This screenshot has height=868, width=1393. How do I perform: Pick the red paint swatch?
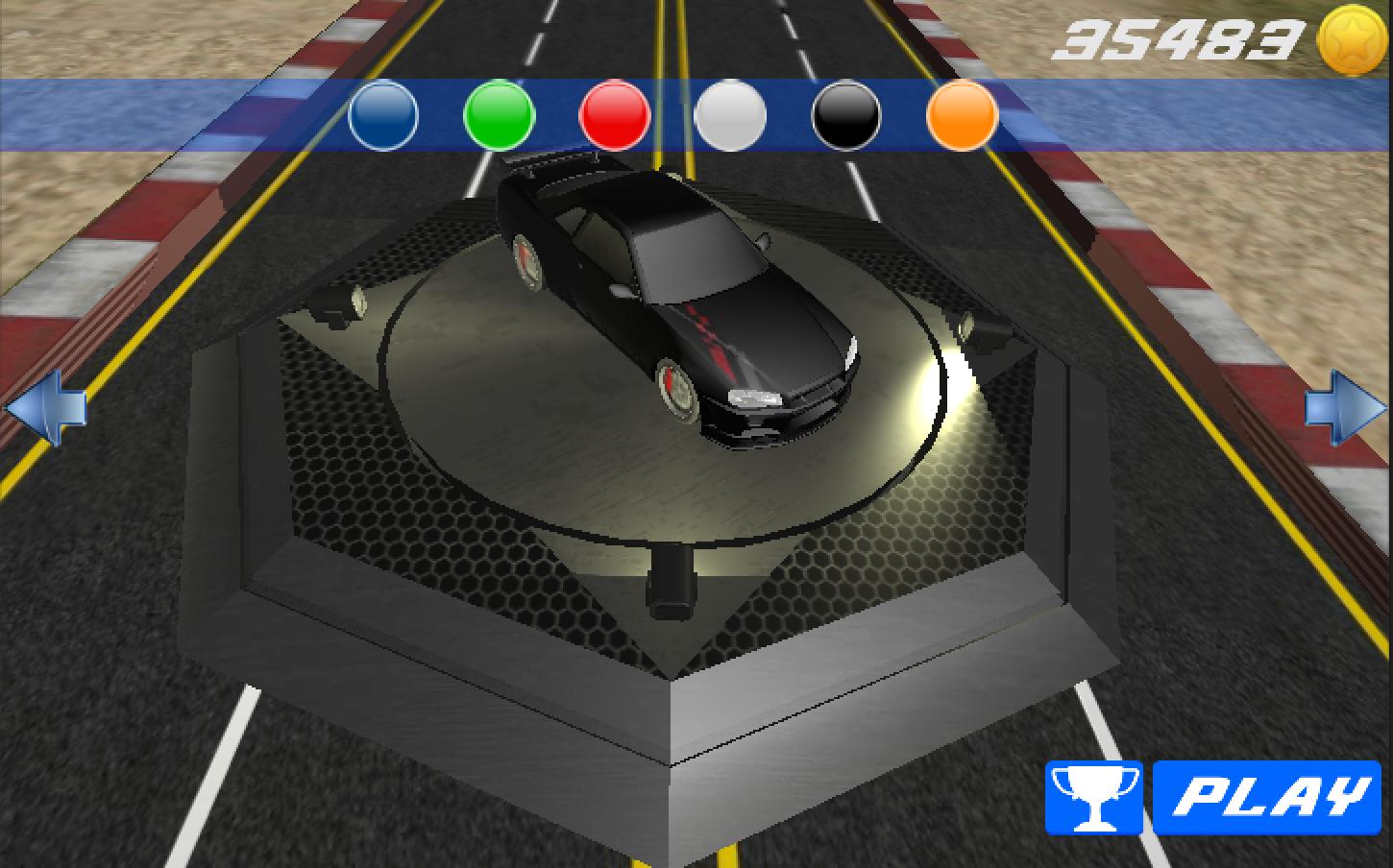pos(615,115)
